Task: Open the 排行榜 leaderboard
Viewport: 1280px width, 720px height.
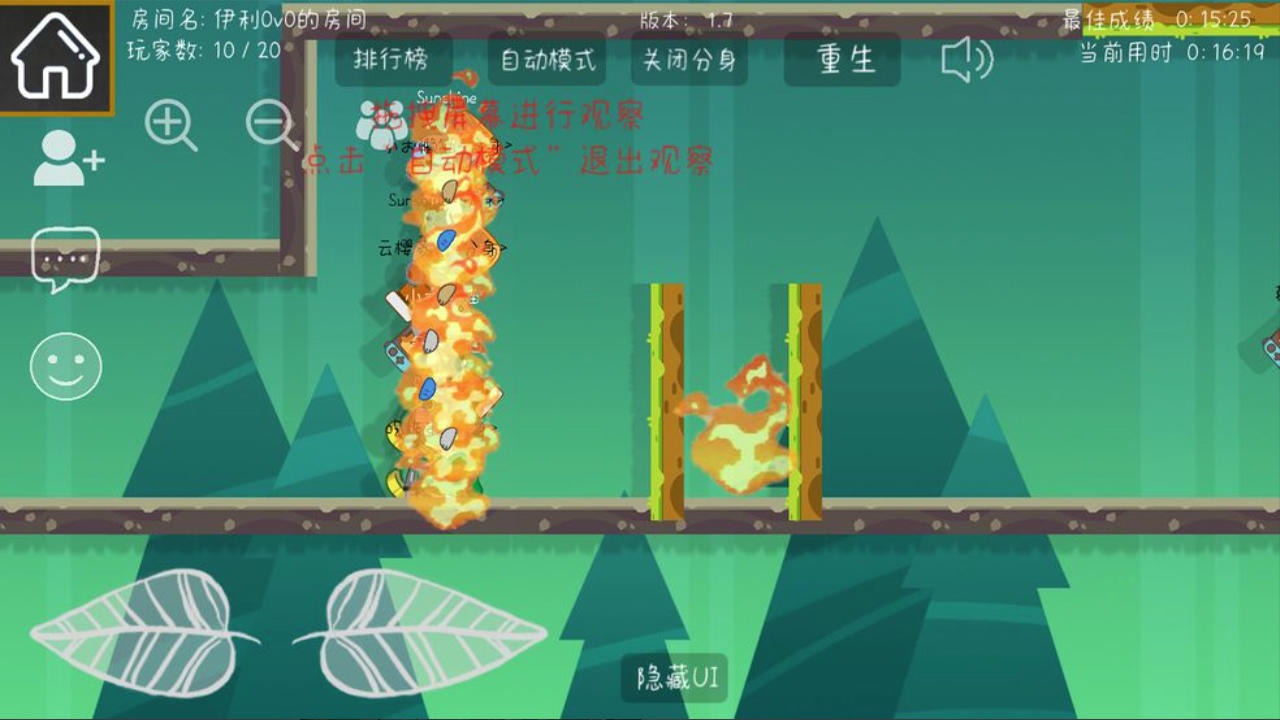Action: pyautogui.click(x=390, y=58)
